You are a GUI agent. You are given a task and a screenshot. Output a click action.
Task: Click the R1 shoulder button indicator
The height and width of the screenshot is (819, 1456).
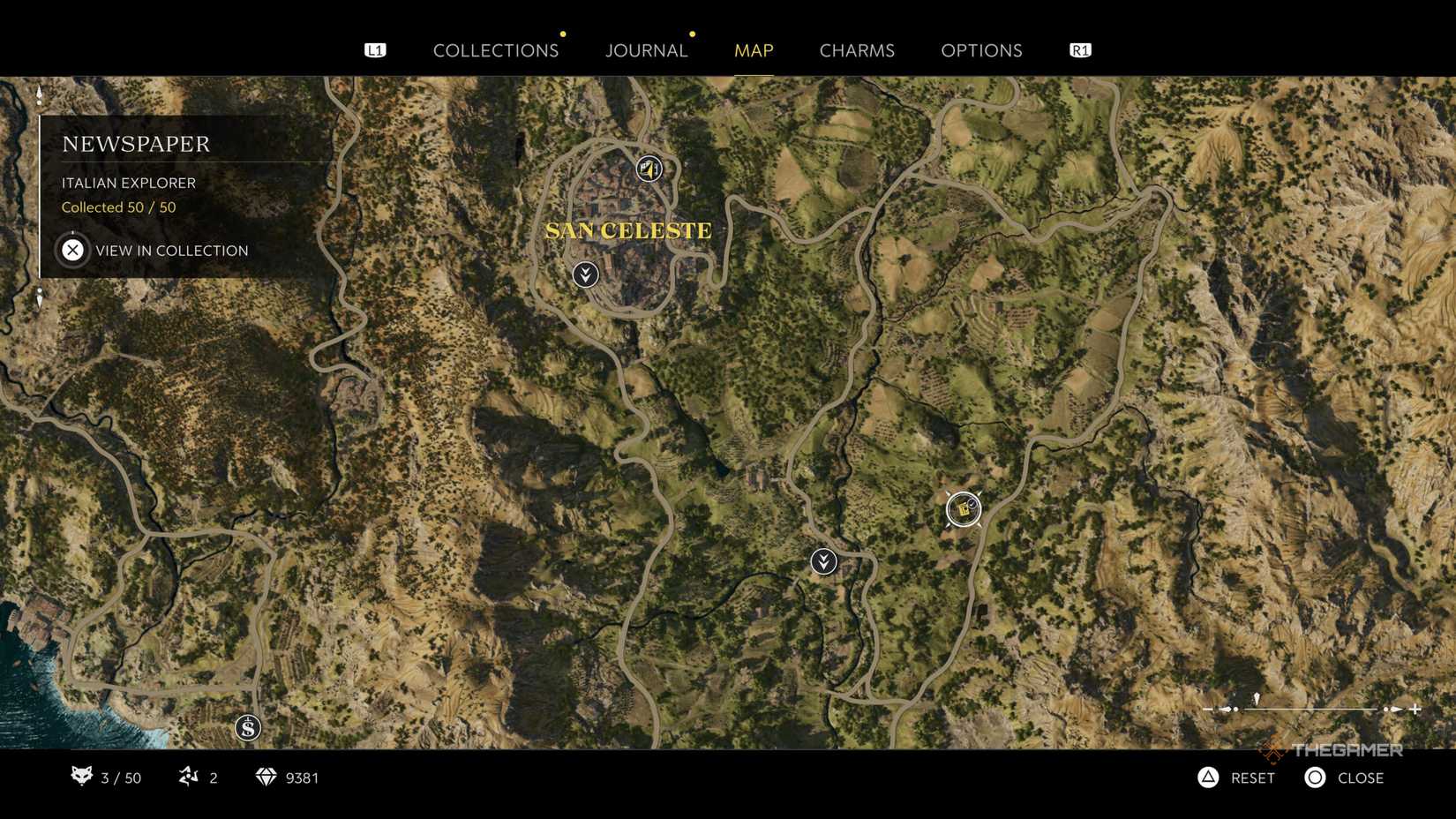1078,49
